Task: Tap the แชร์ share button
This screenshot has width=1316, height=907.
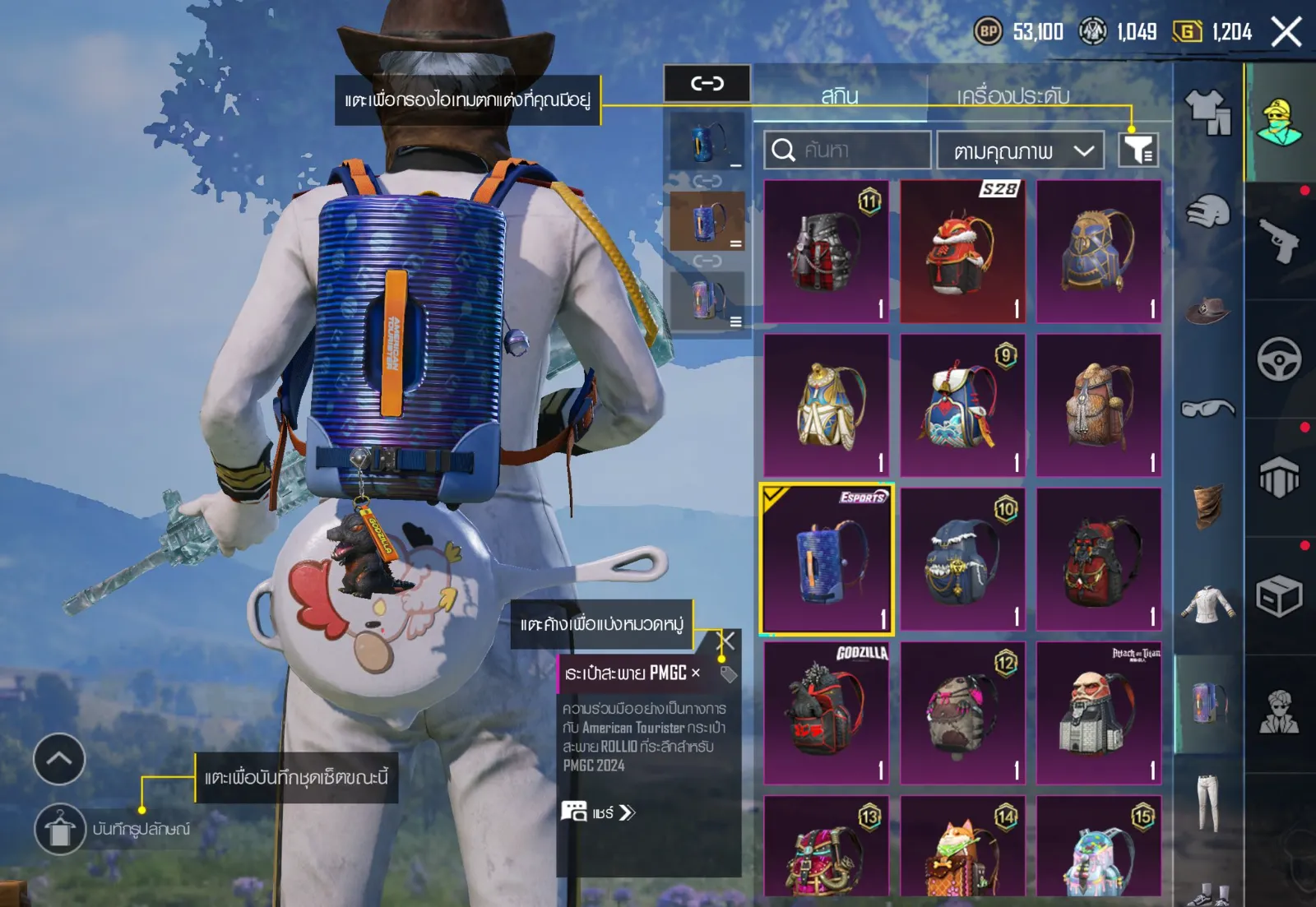Action: point(599,812)
